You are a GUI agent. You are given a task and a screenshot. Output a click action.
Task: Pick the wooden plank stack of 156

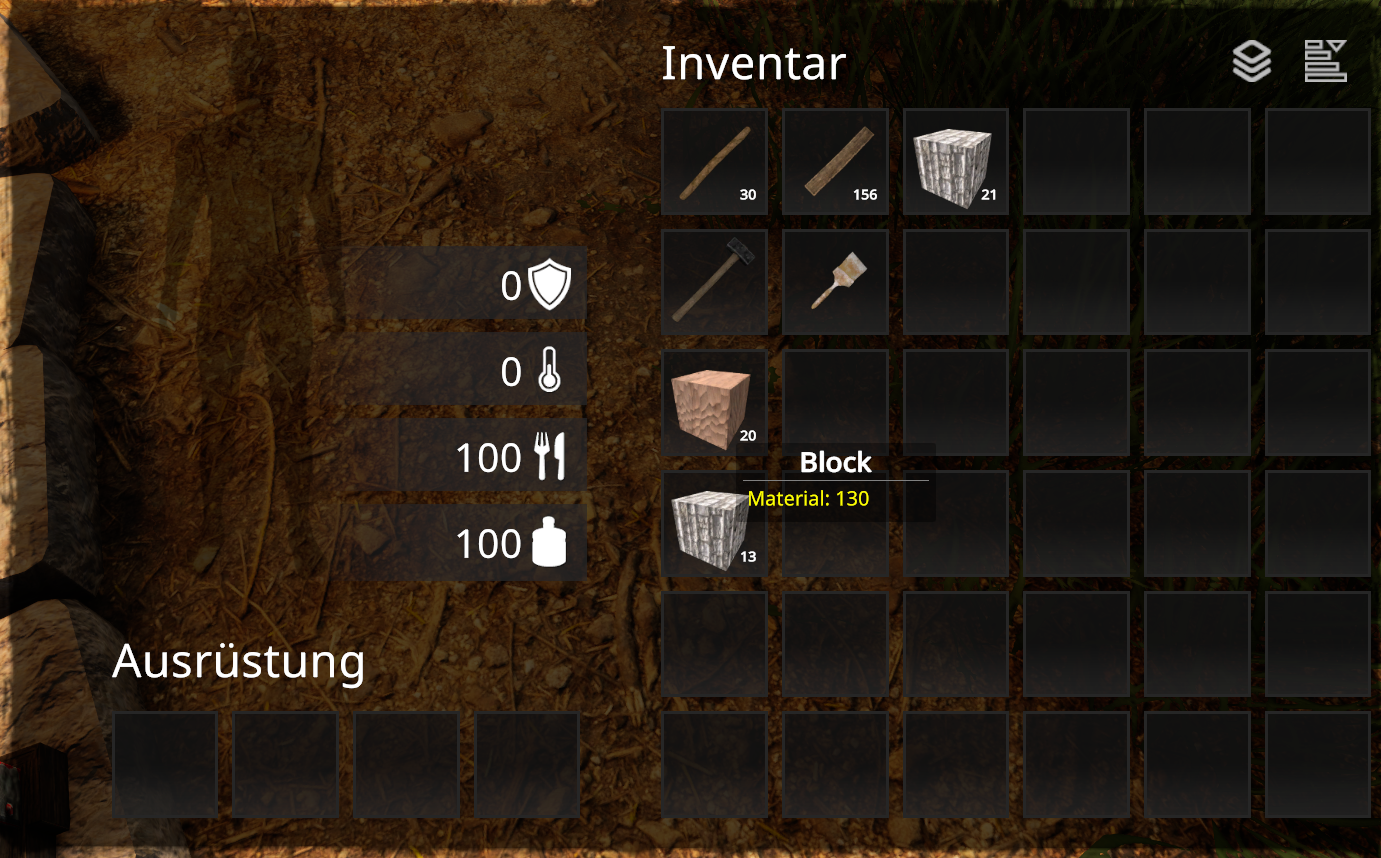[835, 162]
